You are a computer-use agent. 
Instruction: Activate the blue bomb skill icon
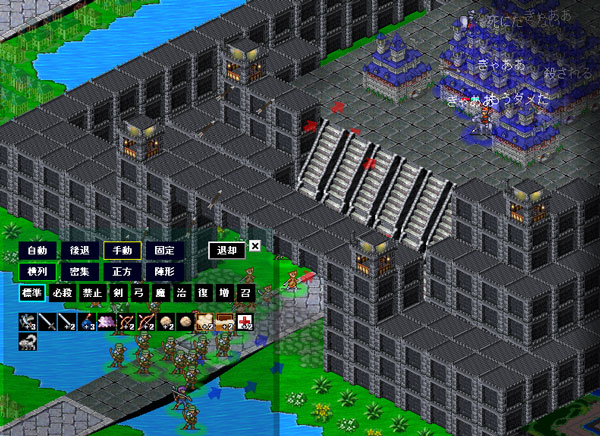click(x=85, y=320)
